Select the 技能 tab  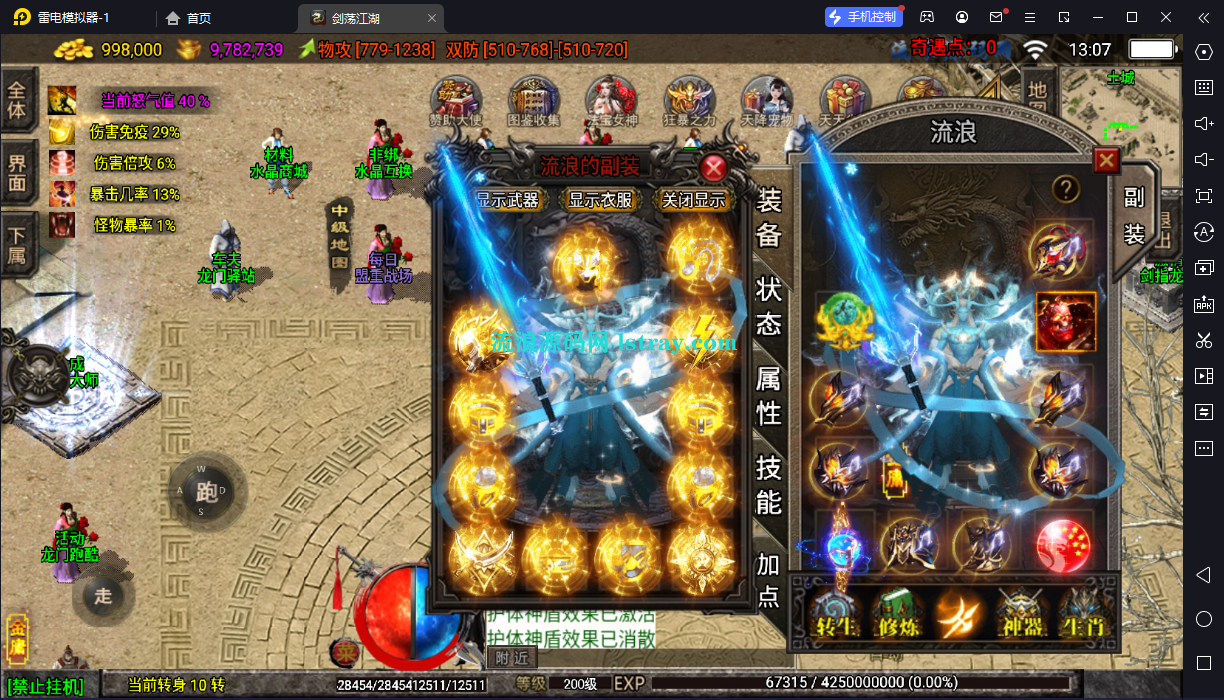pos(769,483)
